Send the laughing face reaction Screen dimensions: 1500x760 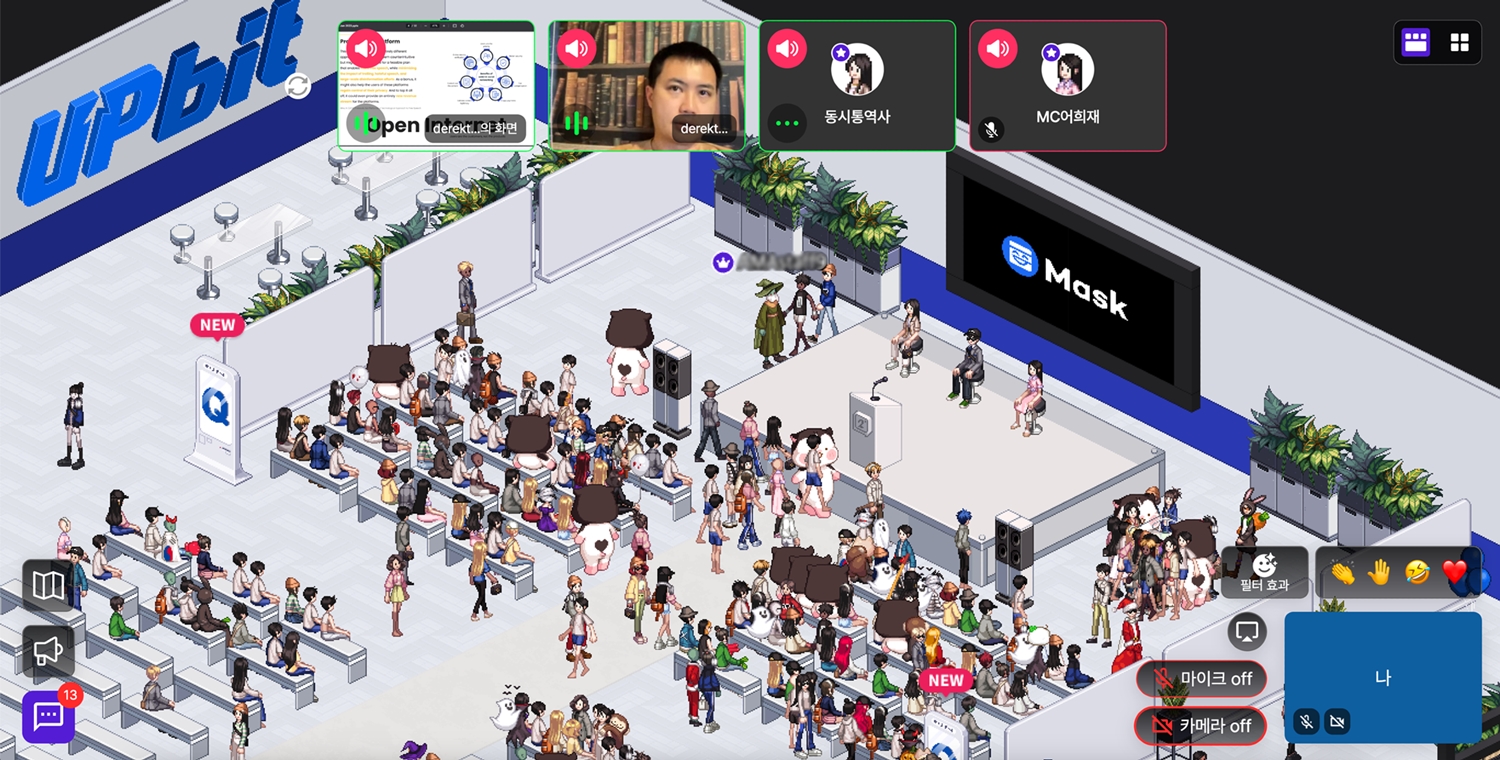pos(1417,574)
